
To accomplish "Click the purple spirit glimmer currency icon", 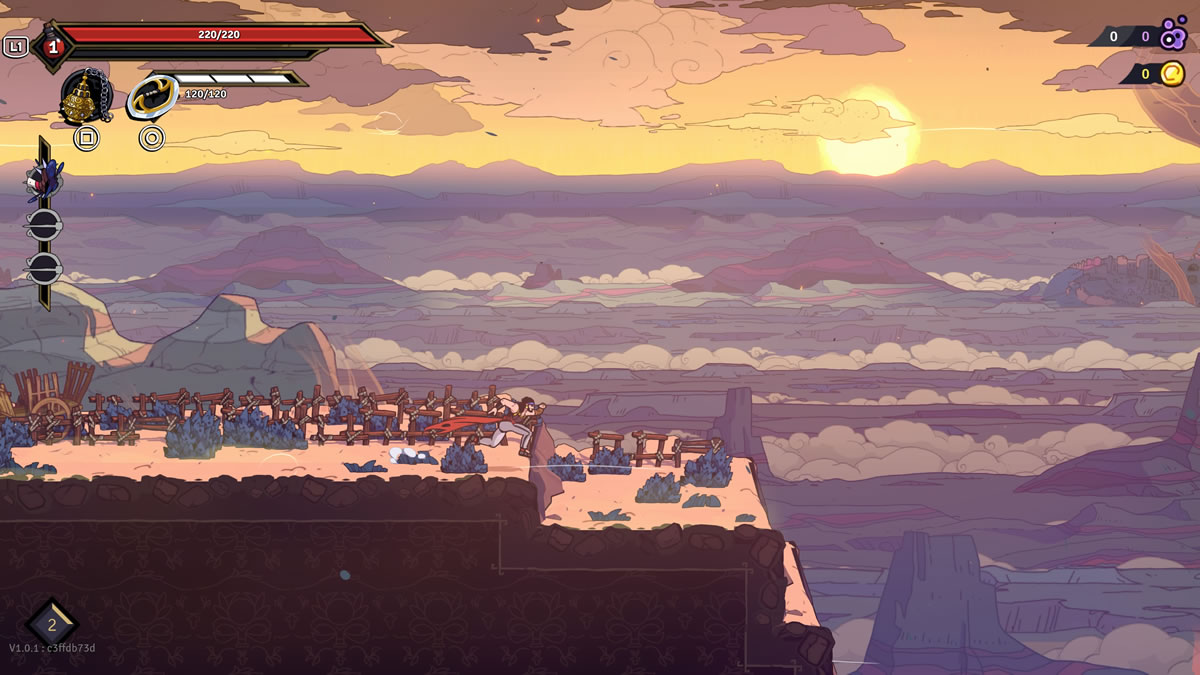I will [1173, 37].
